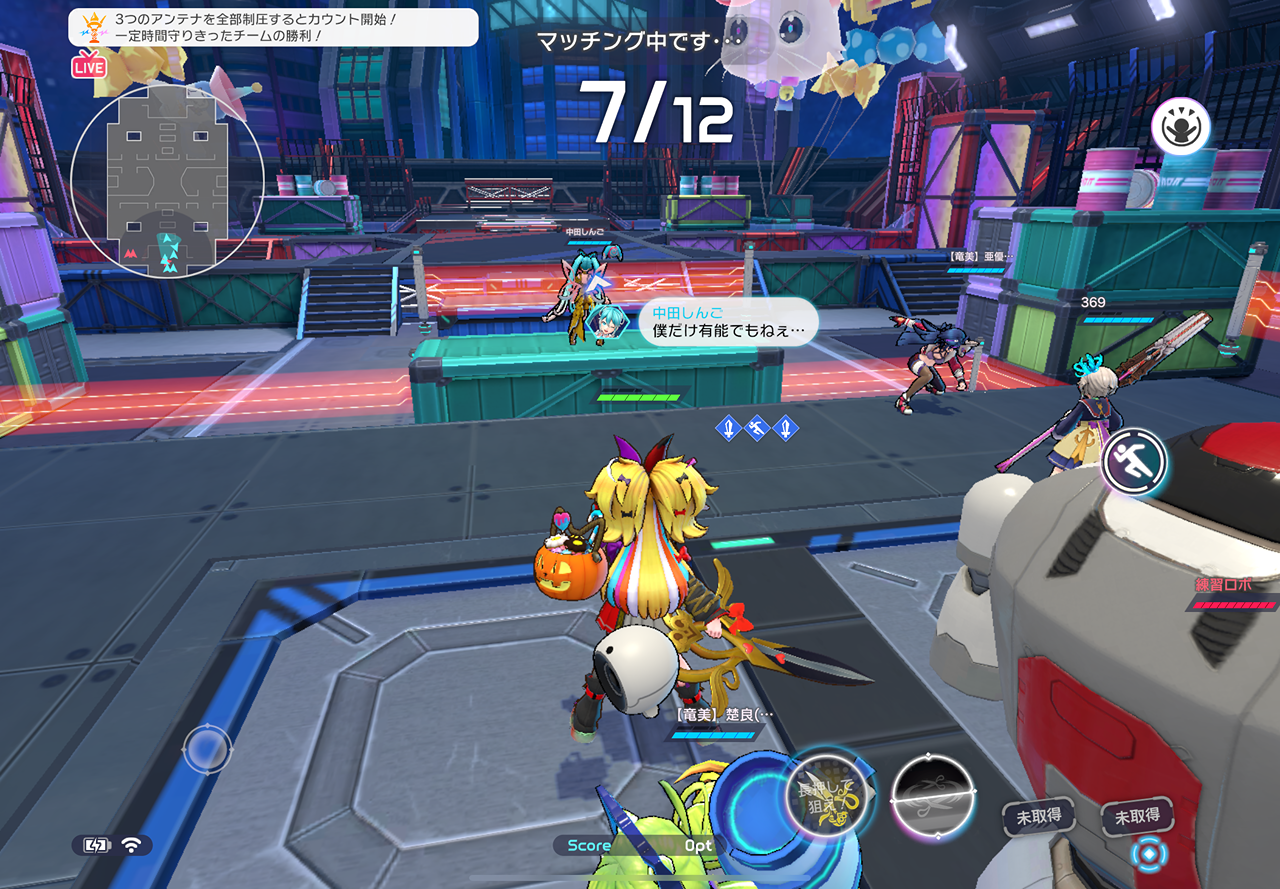Use the golden scissors attack button
Viewport: 1280px width, 889px height.
pos(824,795)
